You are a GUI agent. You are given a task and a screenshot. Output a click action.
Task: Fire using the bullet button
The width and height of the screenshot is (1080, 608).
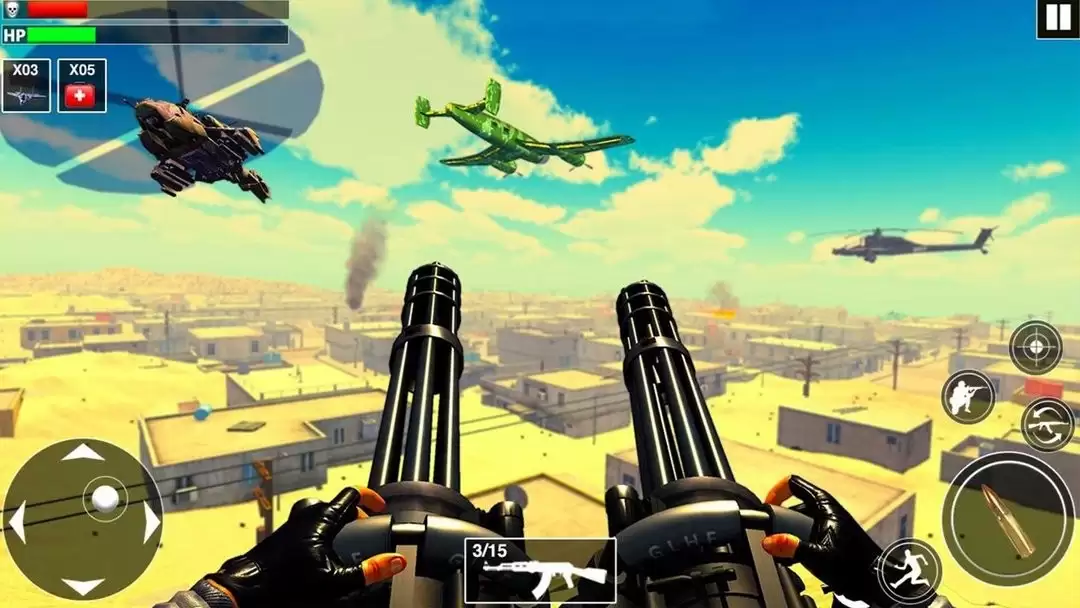[1009, 518]
